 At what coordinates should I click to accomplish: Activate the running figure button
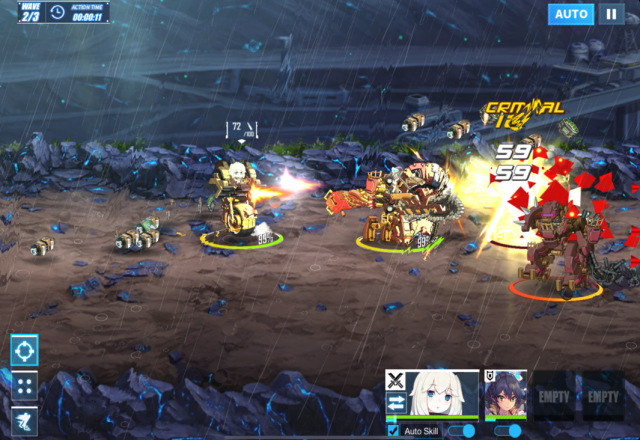pyautogui.click(x=25, y=420)
